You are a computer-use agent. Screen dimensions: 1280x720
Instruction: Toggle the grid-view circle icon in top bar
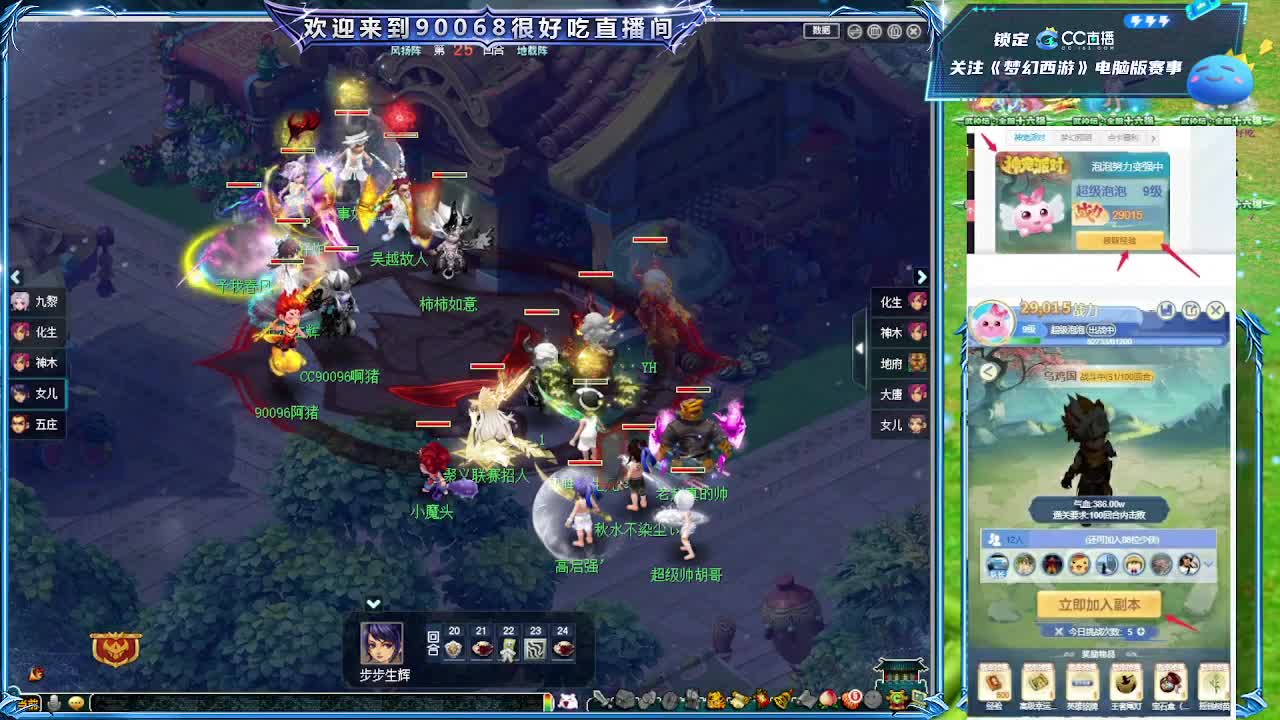click(x=874, y=31)
